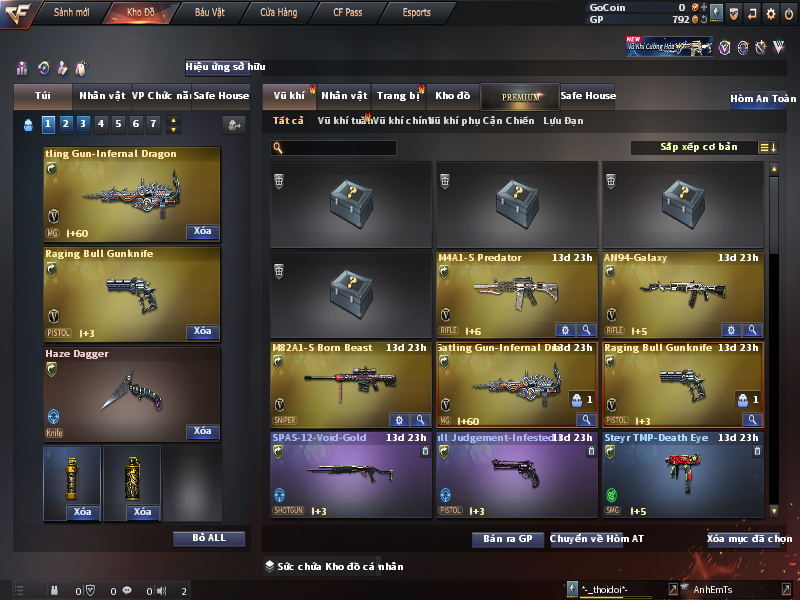The width and height of the screenshot is (800, 600).
Task: Switch to the Báu Vật tab
Action: (x=210, y=13)
